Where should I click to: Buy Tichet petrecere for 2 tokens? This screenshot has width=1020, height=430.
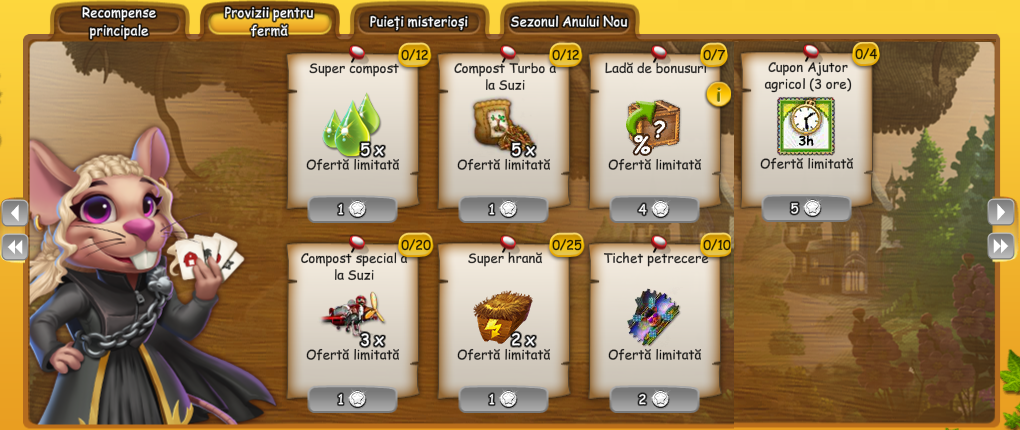coord(654,399)
